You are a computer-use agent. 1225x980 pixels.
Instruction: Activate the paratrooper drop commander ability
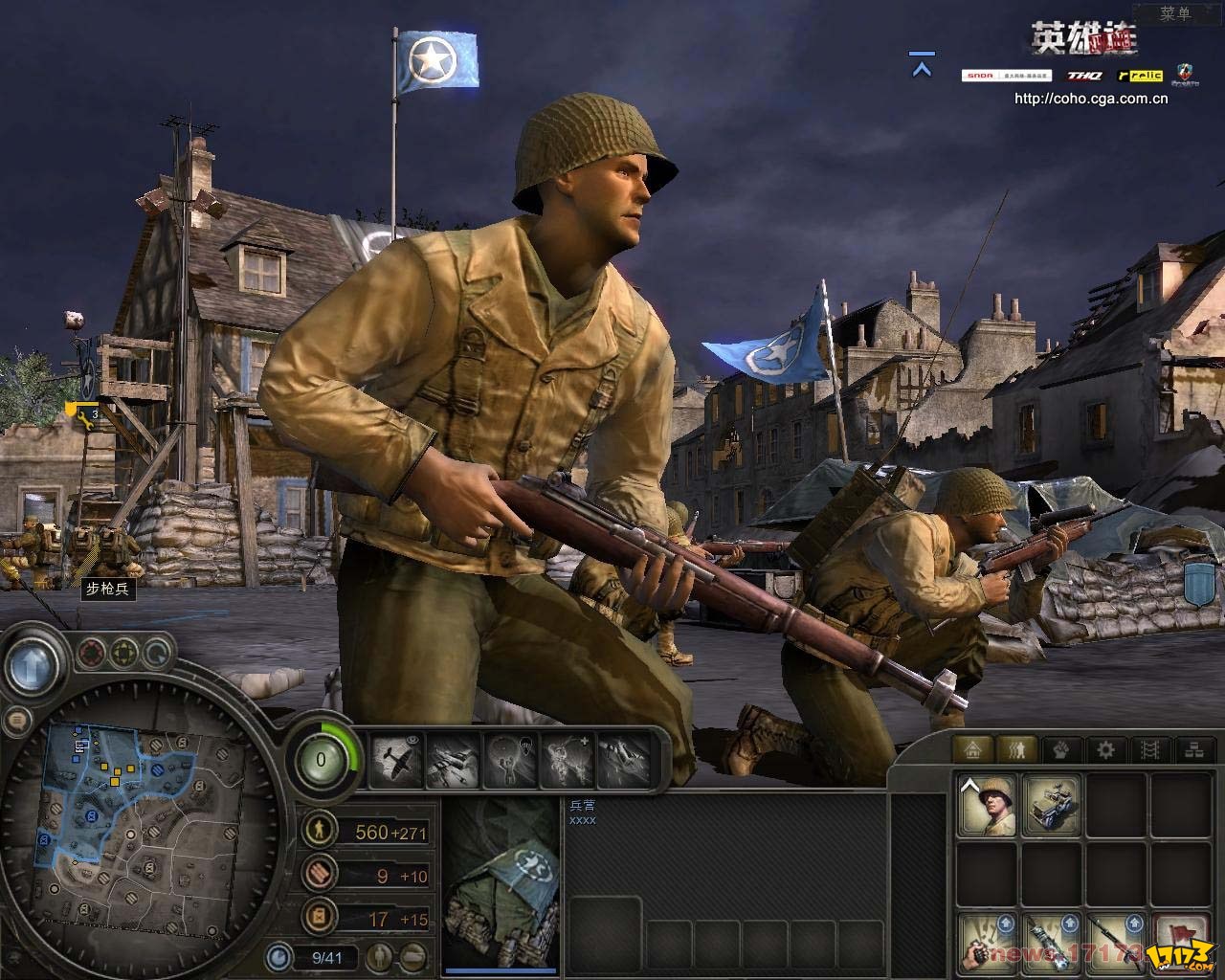click(512, 761)
